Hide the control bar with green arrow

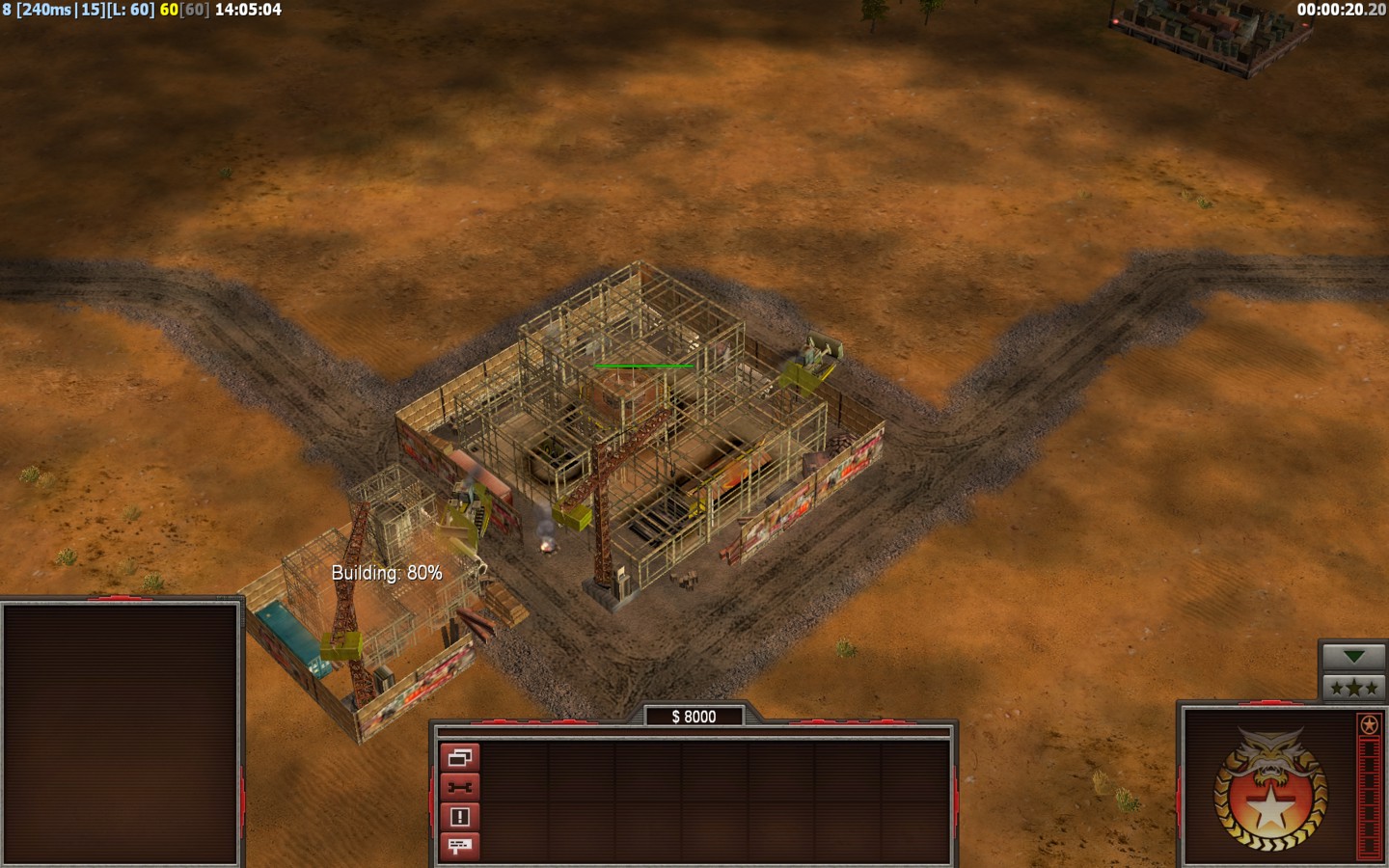(x=1353, y=657)
